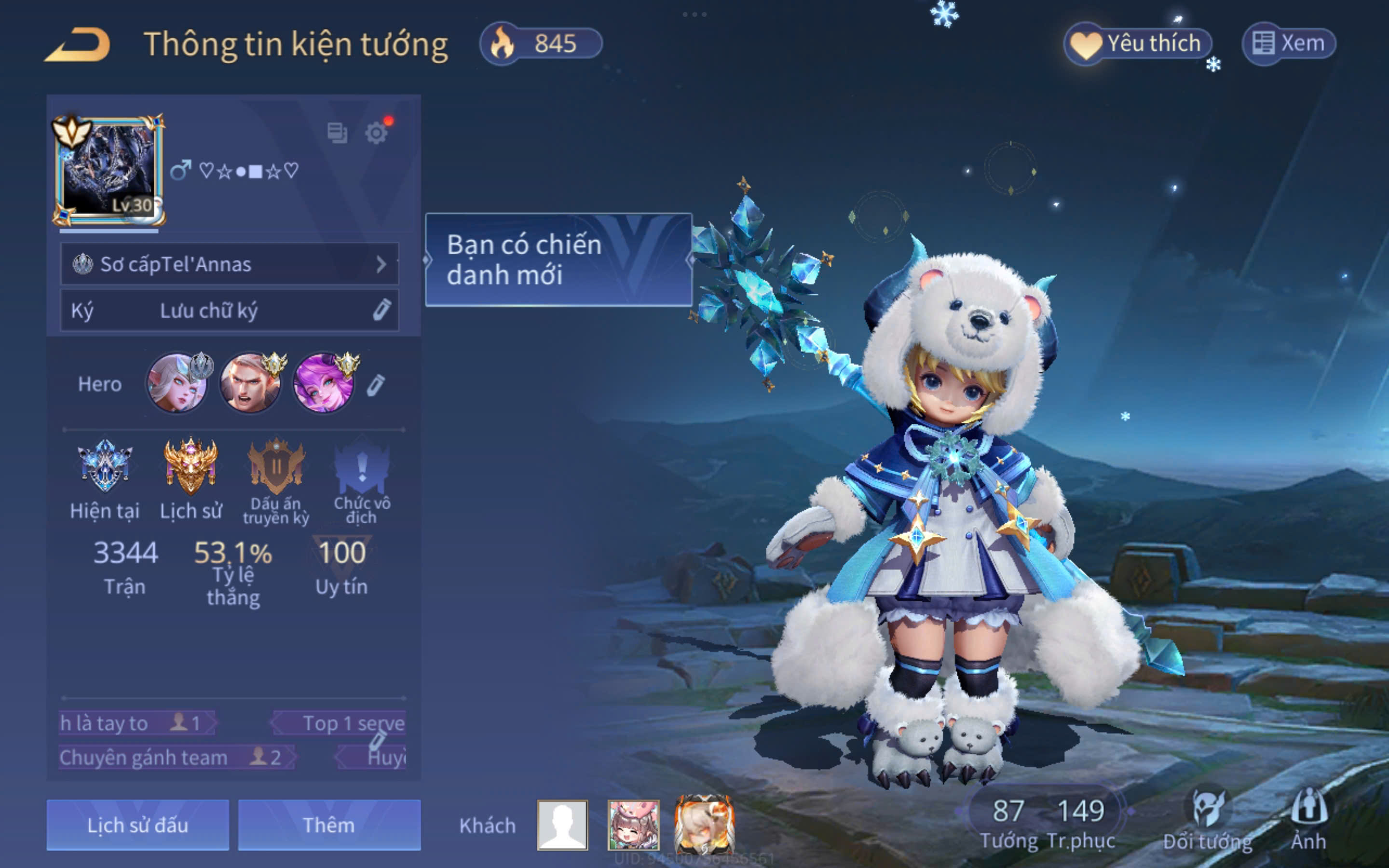
Task: Open the settings gear icon
Action: tap(377, 133)
